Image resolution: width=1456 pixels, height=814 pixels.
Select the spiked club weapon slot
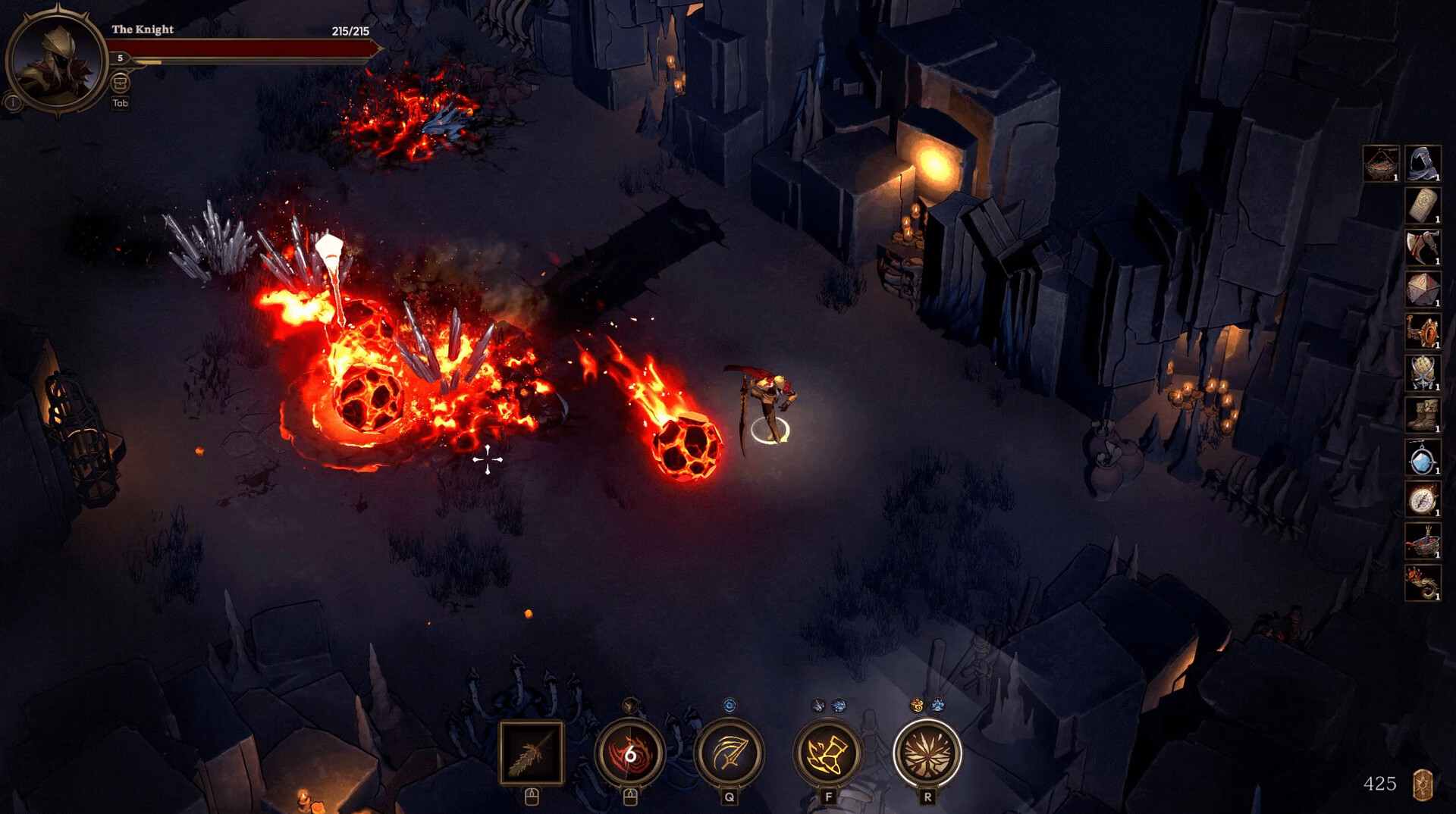[531, 753]
